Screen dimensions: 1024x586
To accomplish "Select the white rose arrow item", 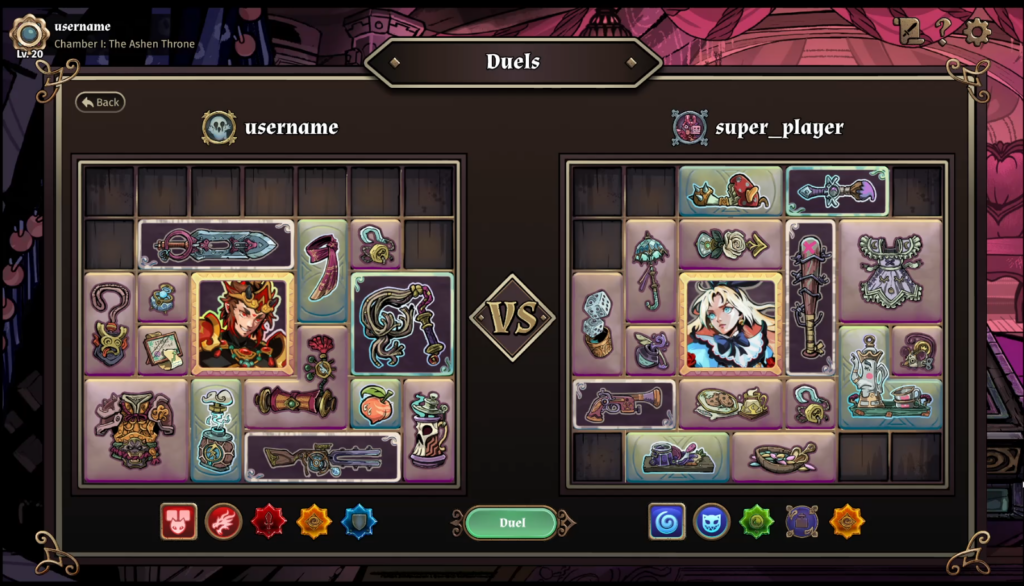I will (x=730, y=244).
